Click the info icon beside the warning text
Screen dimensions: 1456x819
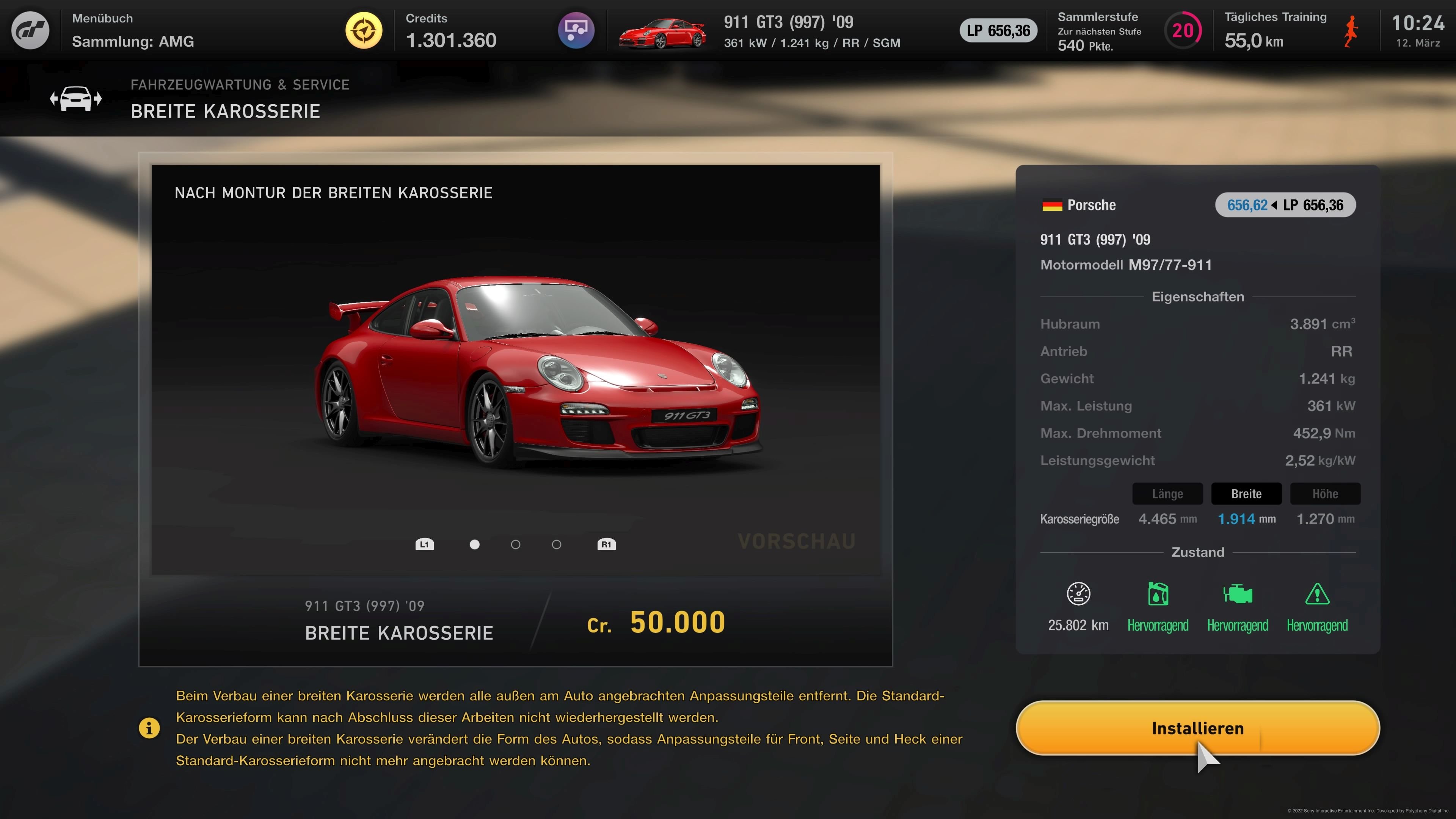click(x=149, y=728)
